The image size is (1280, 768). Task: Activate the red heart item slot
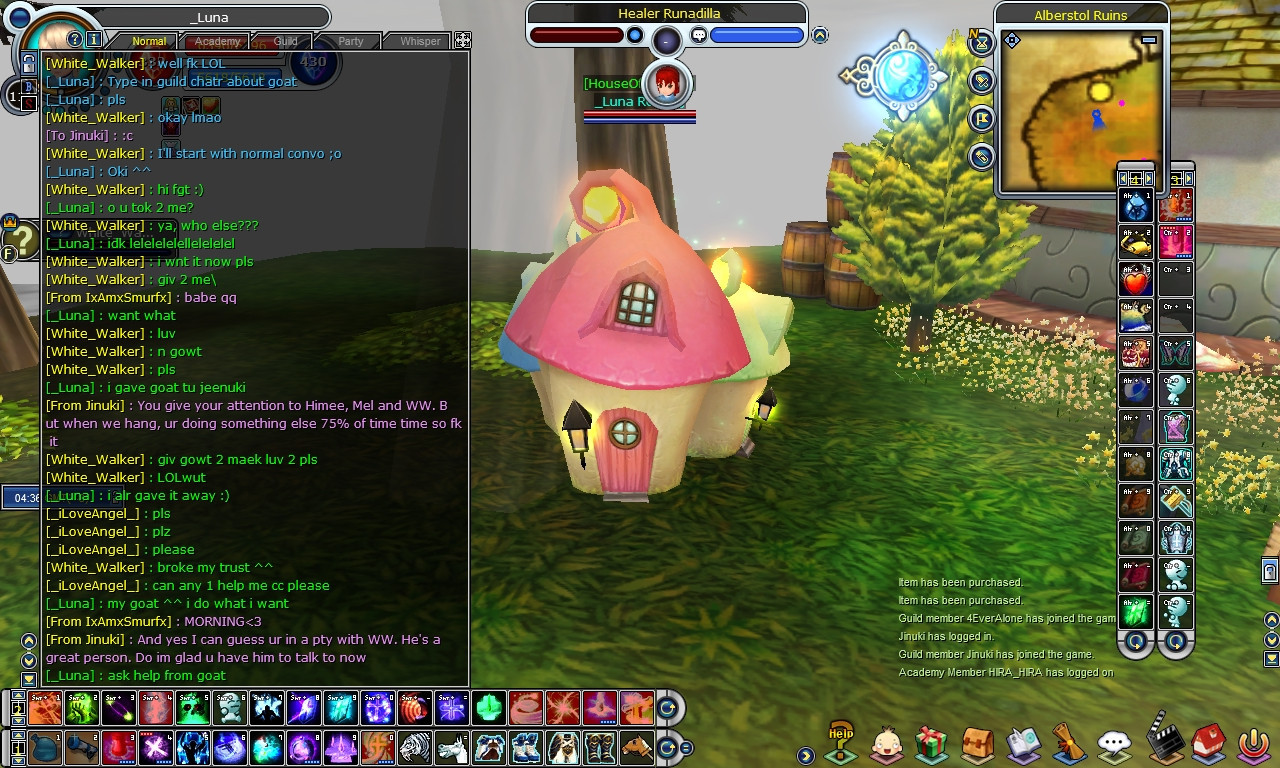1135,281
